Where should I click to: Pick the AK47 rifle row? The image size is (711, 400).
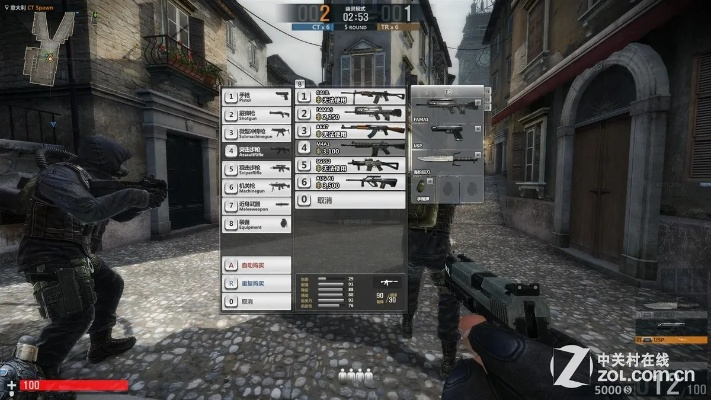coord(349,132)
